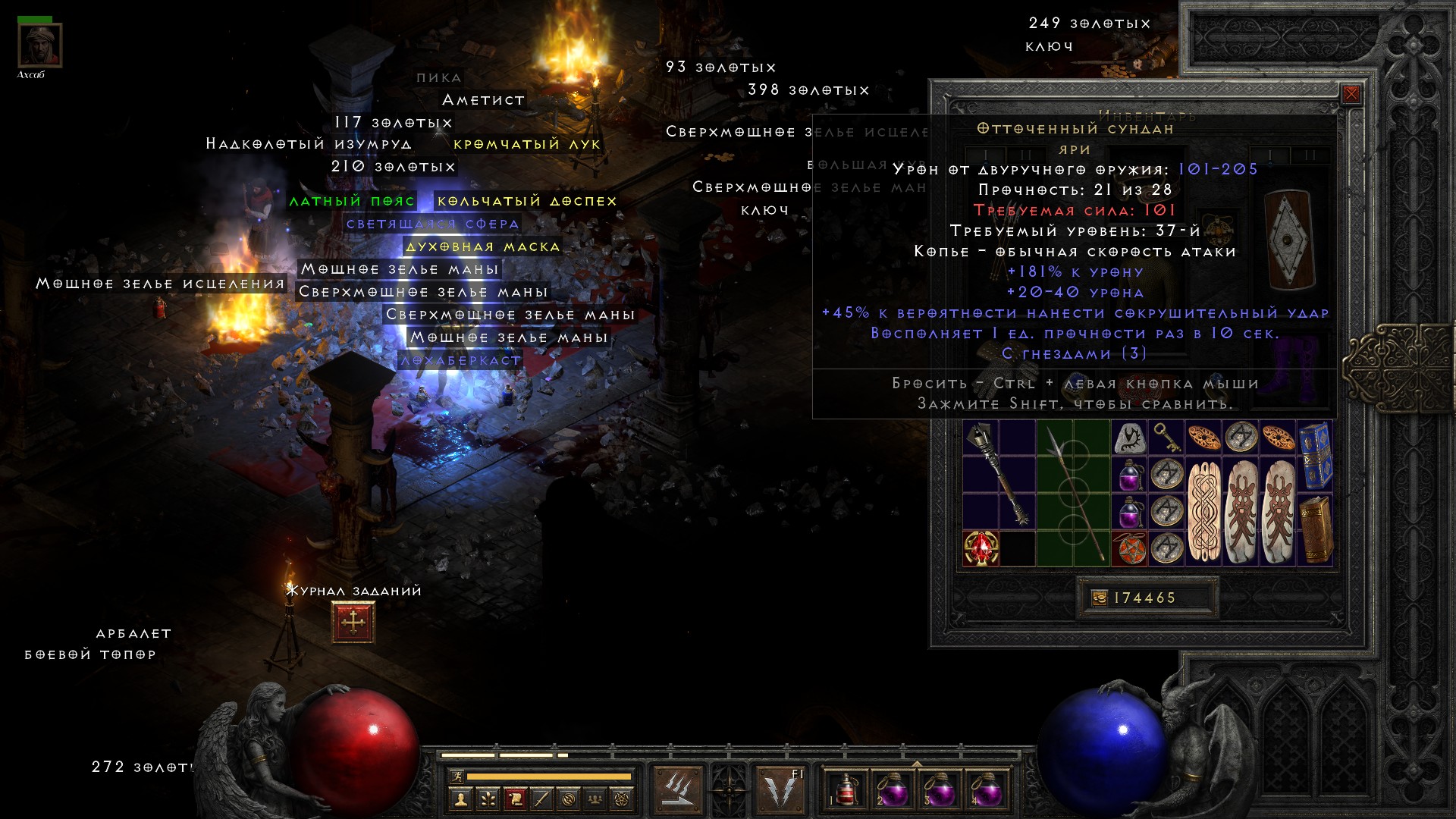Open the skill tree from mini menu
The image size is (1456, 819).
(487, 799)
